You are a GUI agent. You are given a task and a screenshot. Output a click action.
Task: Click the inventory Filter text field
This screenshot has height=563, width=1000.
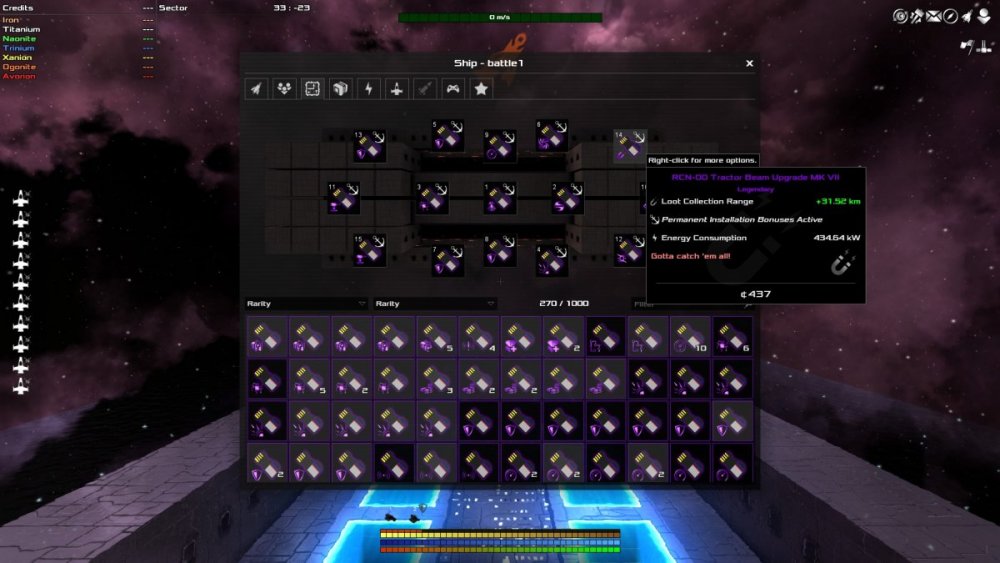690,304
